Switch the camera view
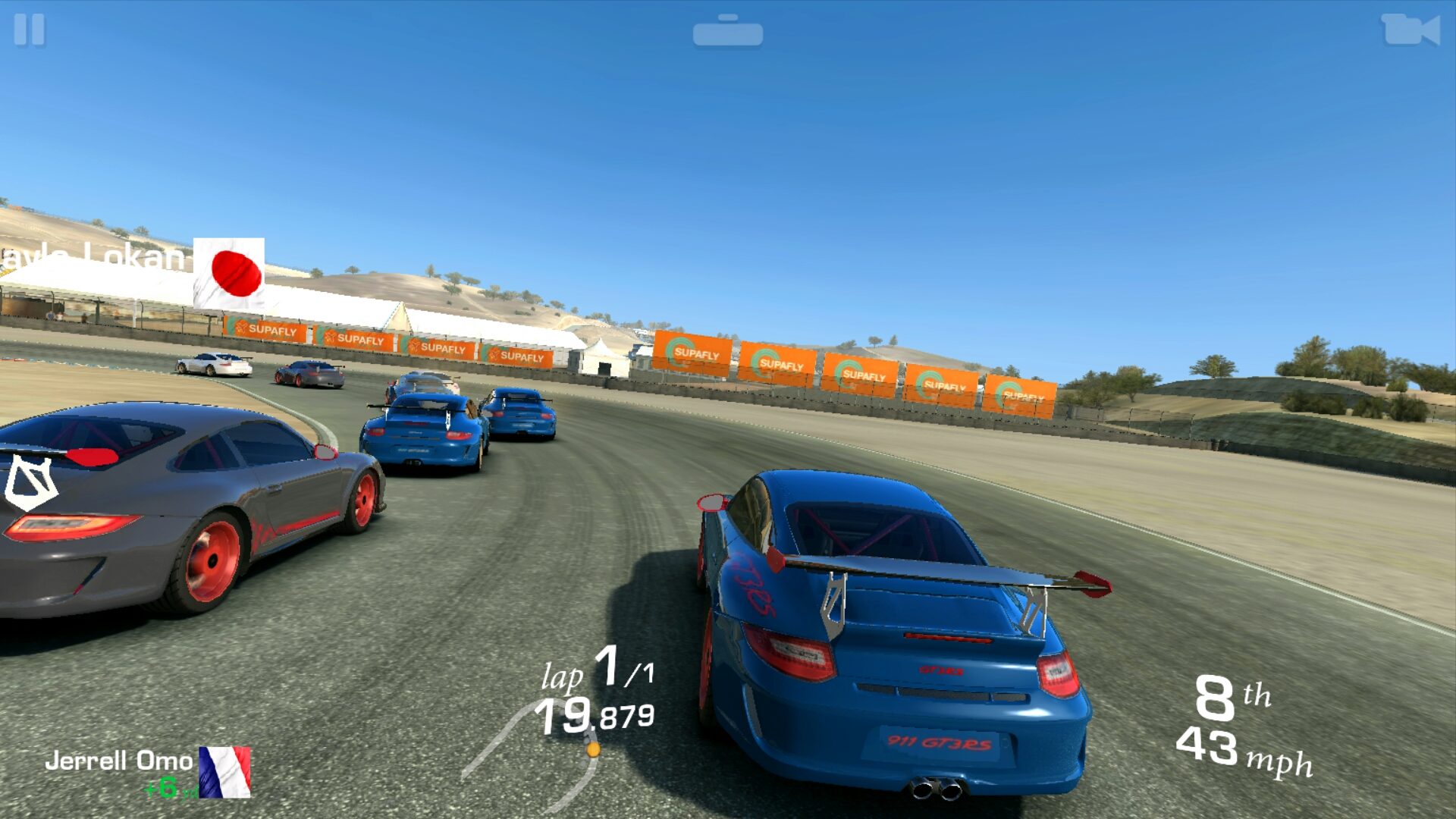Screen dimensions: 1456x819 [1410, 30]
